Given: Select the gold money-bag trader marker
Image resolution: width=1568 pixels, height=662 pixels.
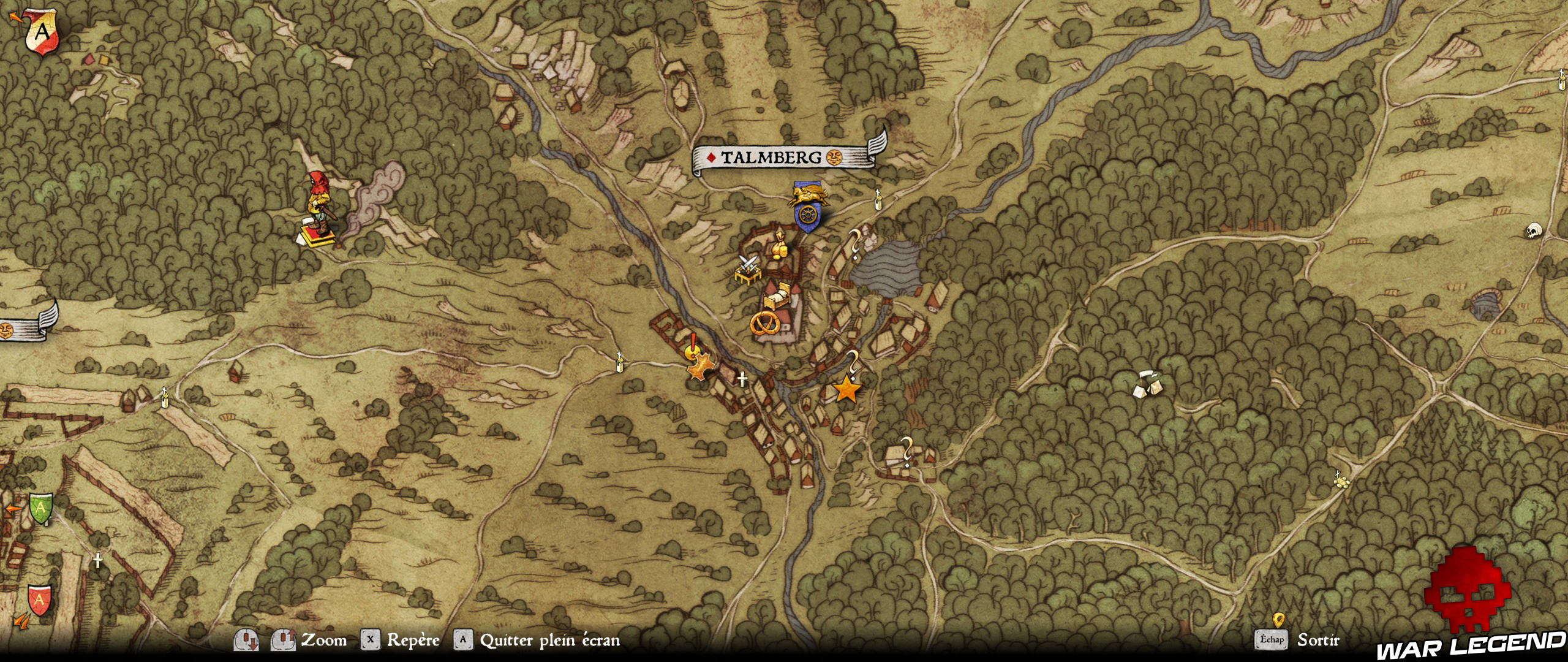Looking at the screenshot, I should (x=779, y=246).
